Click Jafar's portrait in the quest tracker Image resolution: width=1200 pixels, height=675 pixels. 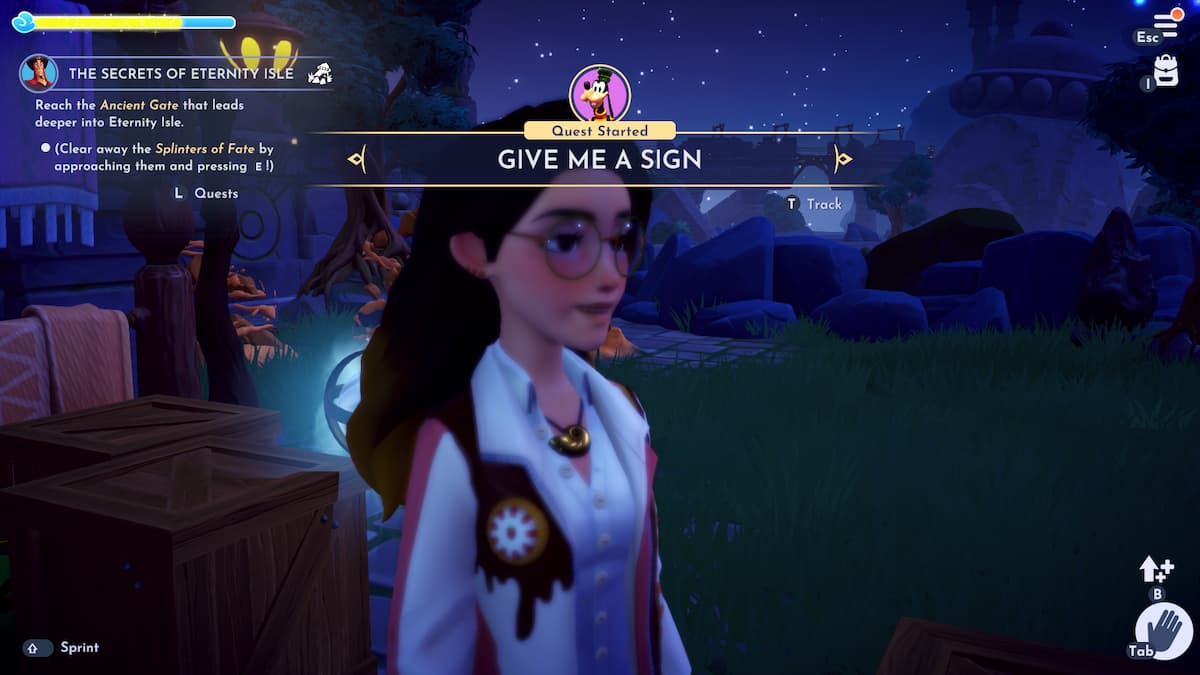click(x=39, y=73)
